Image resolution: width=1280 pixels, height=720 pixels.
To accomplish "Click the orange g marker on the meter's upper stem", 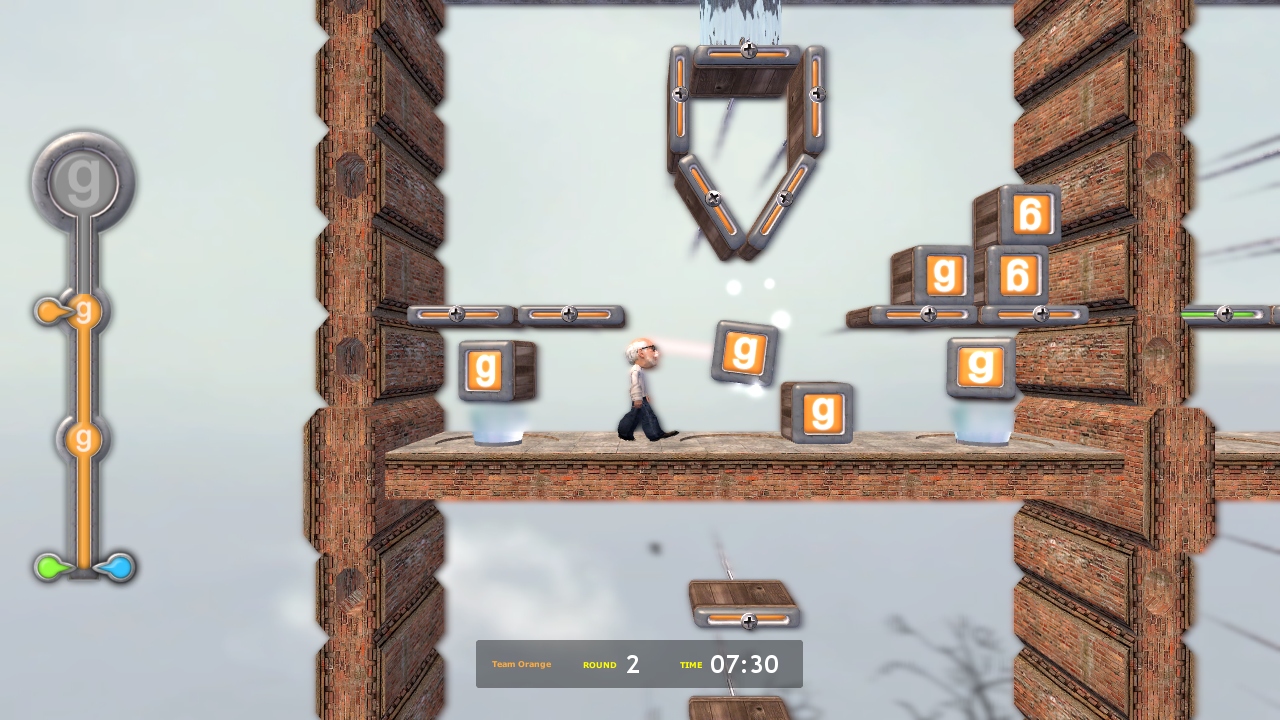I will [x=84, y=312].
